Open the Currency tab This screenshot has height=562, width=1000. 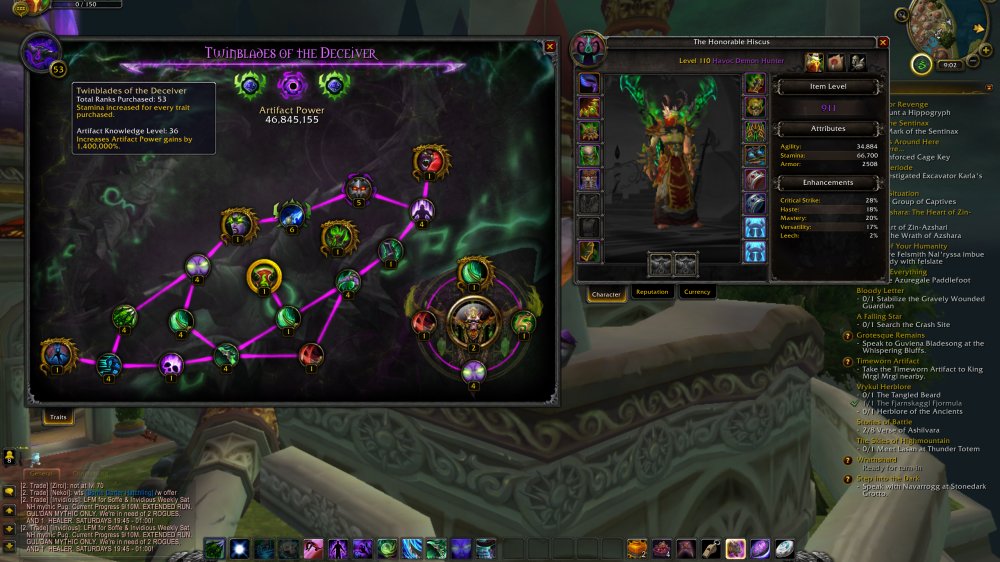coord(696,292)
